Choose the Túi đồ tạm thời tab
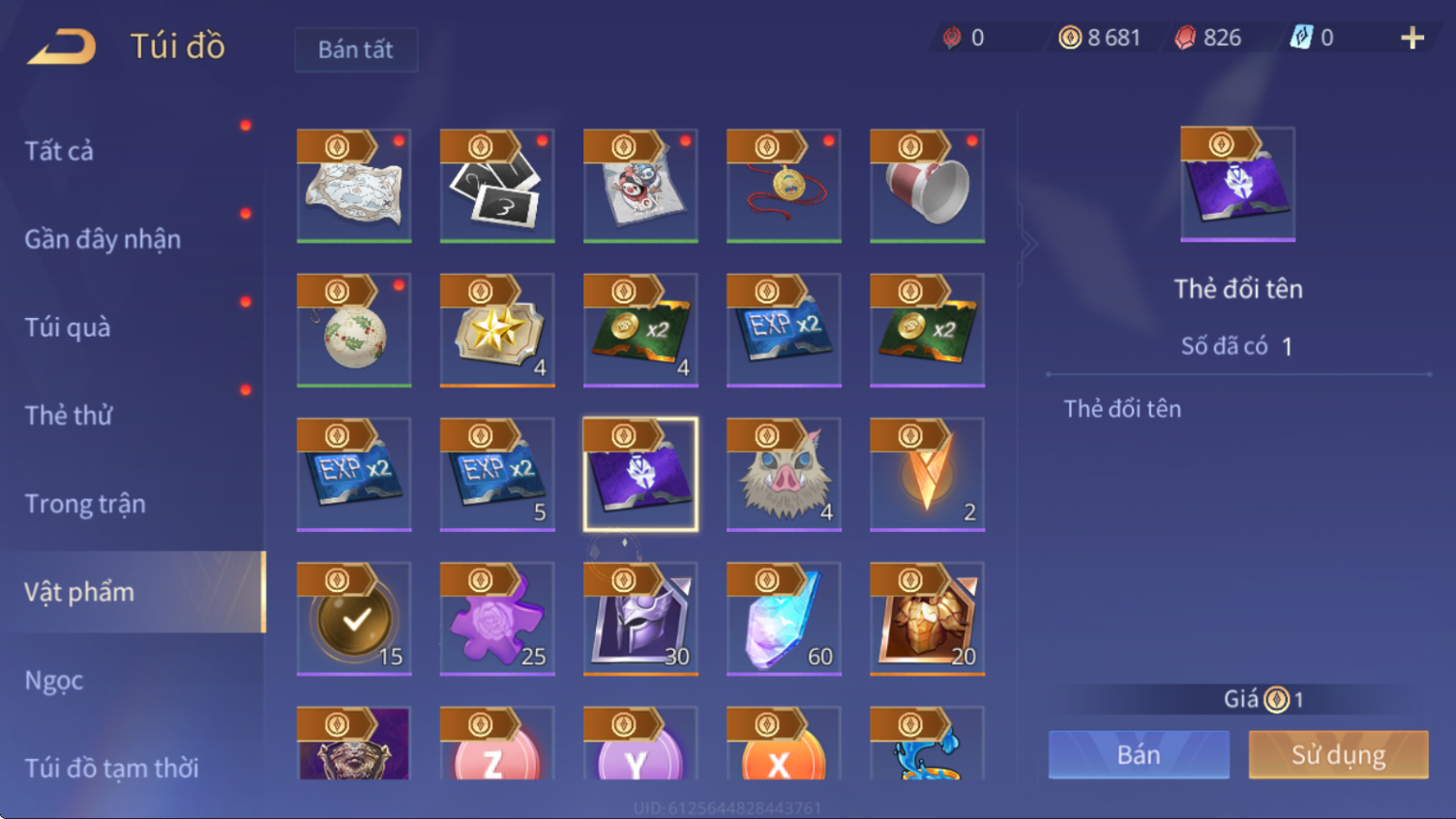1456x819 pixels. [111, 768]
